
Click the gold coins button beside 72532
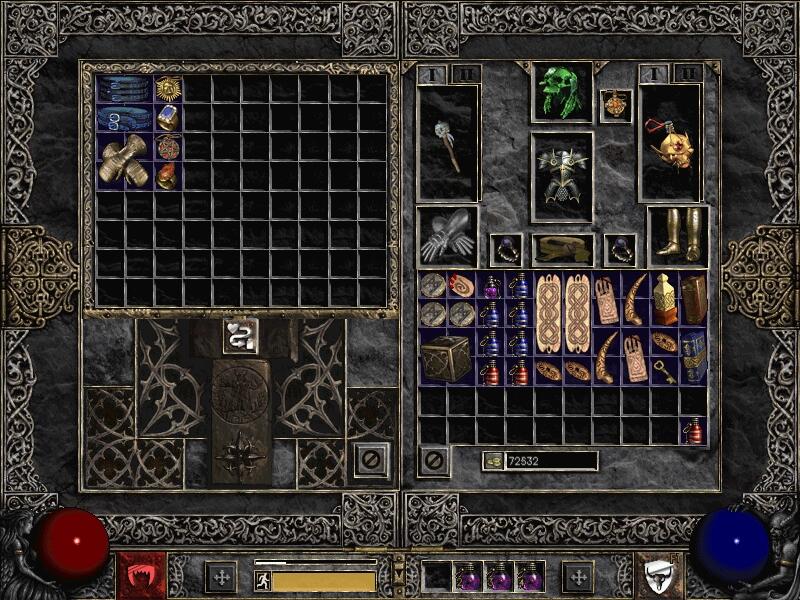click(492, 461)
